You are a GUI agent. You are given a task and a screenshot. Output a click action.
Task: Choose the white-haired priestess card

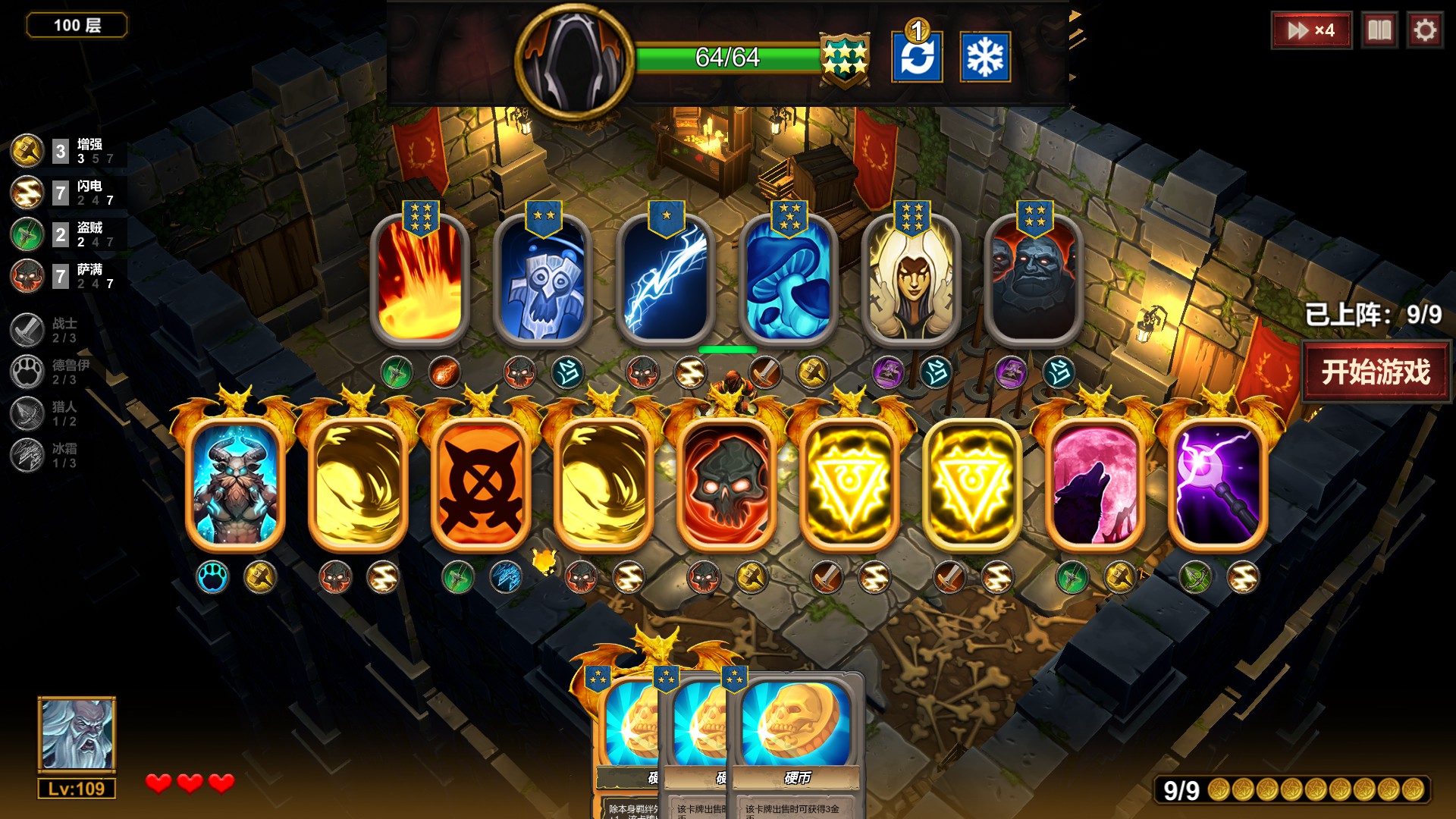tap(911, 279)
